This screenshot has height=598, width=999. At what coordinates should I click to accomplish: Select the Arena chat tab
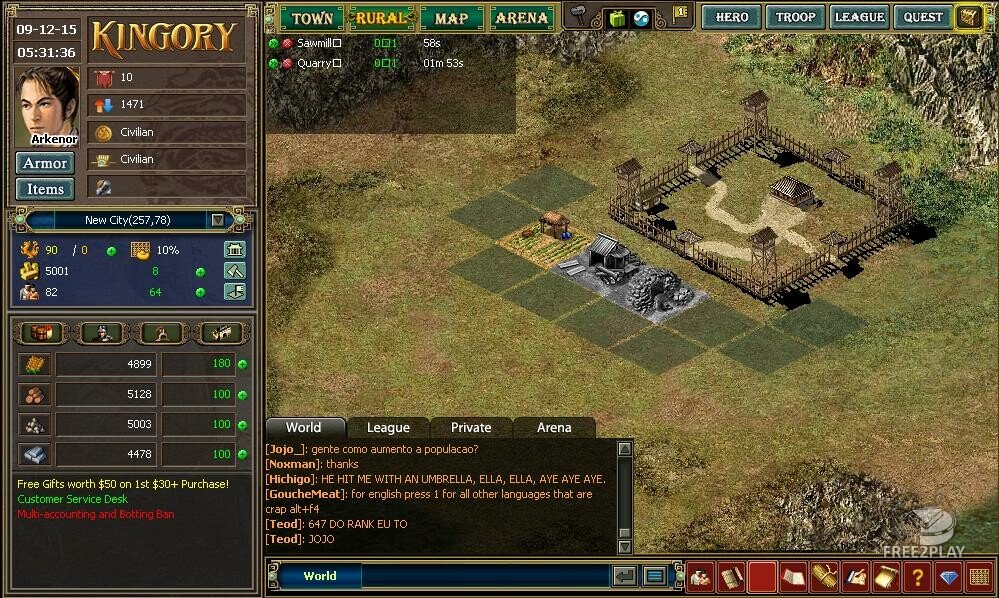click(x=554, y=428)
